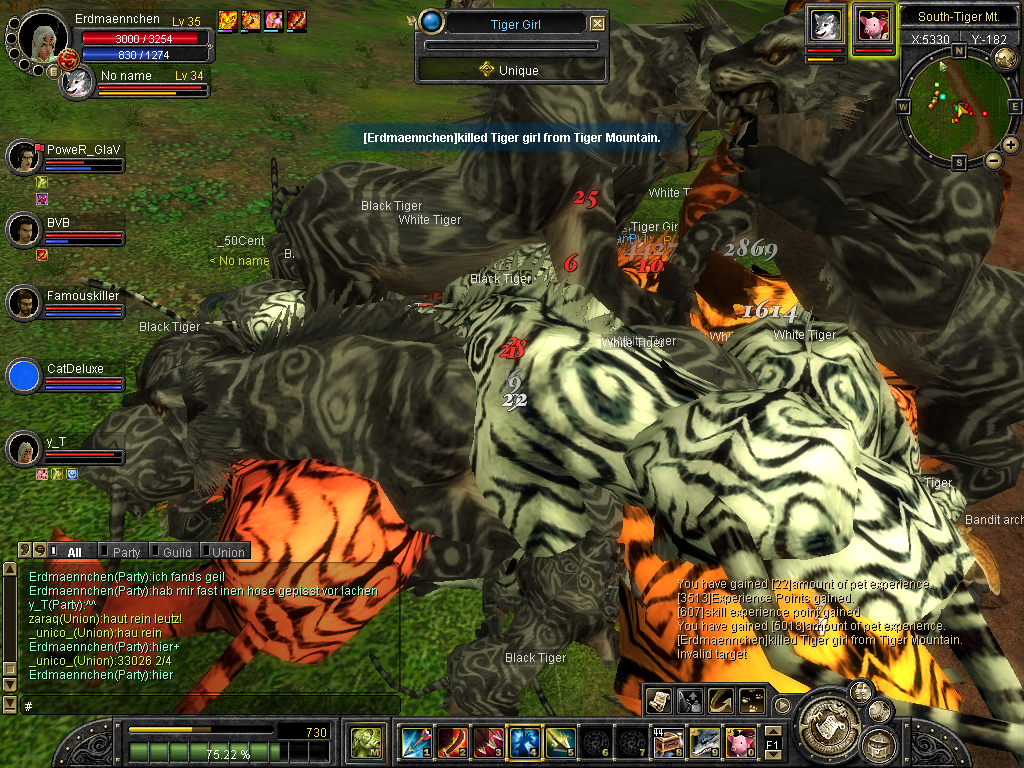Screen dimensions: 1024x768
Task: Select the pink pig pet portrait
Action: click(872, 25)
